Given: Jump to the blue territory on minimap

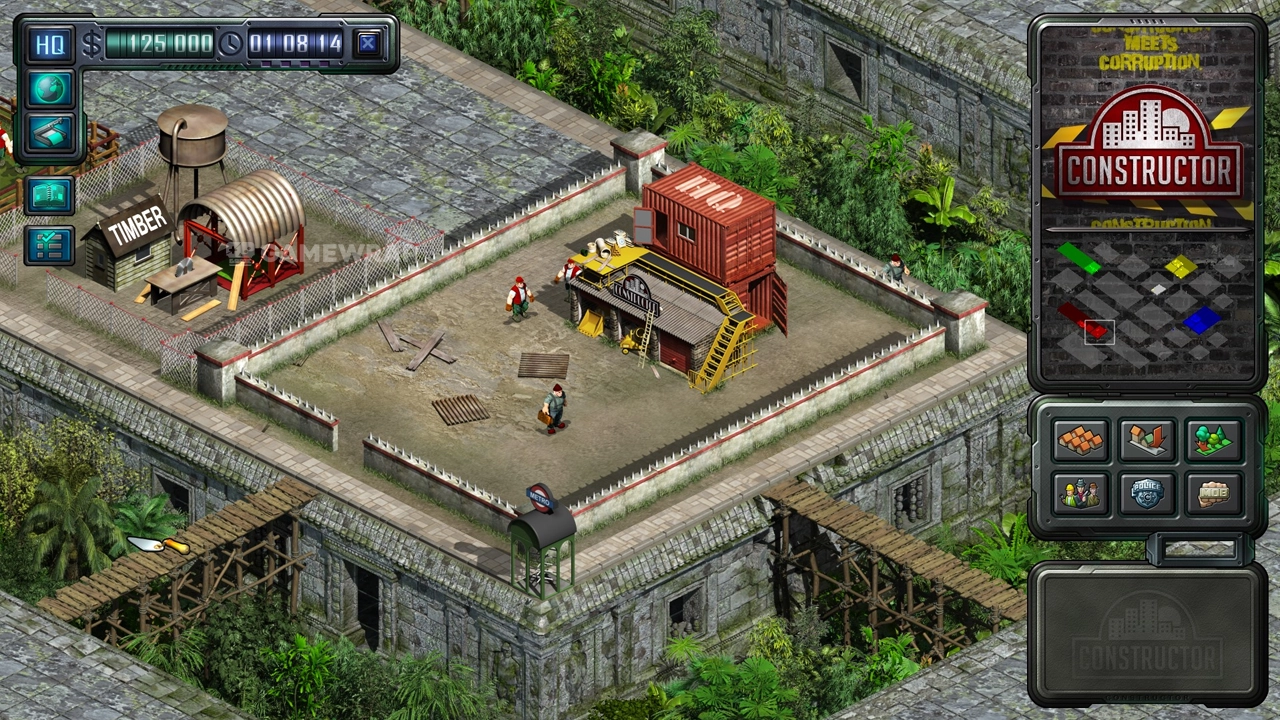Looking at the screenshot, I should [1202, 319].
